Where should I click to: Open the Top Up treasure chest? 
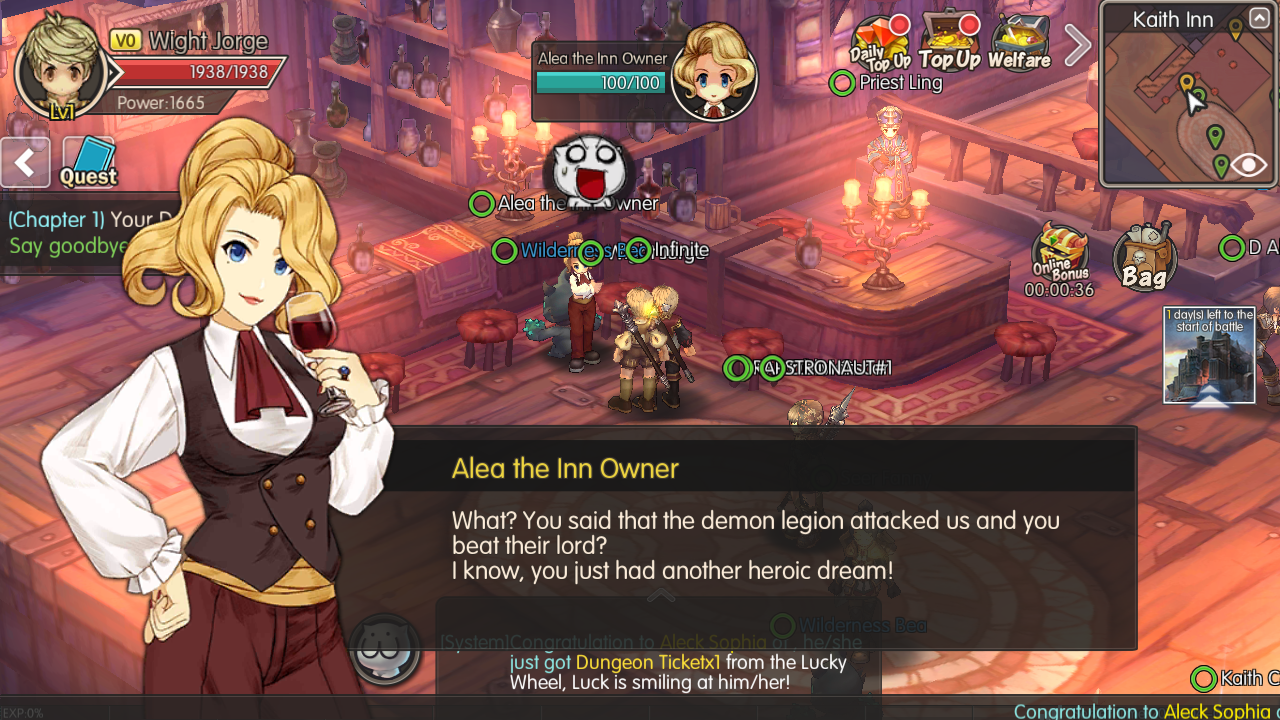tap(950, 43)
